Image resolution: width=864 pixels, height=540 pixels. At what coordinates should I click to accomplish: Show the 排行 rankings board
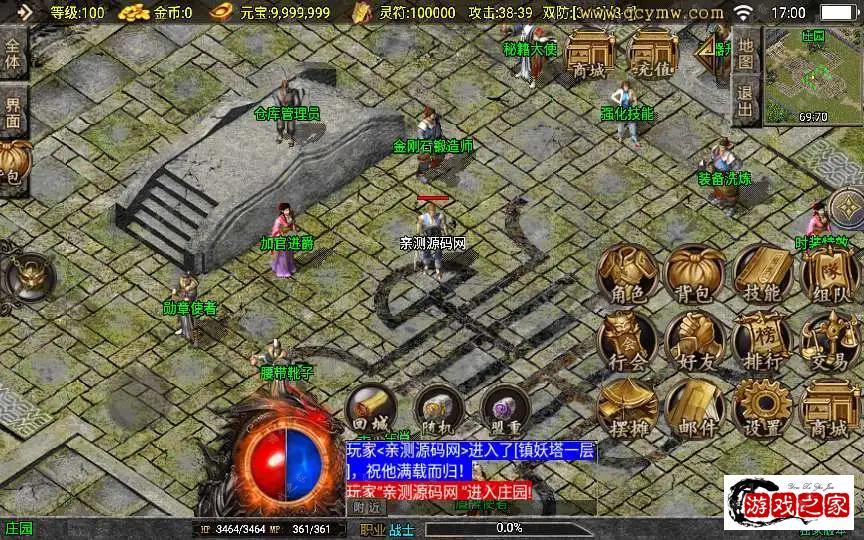point(763,341)
